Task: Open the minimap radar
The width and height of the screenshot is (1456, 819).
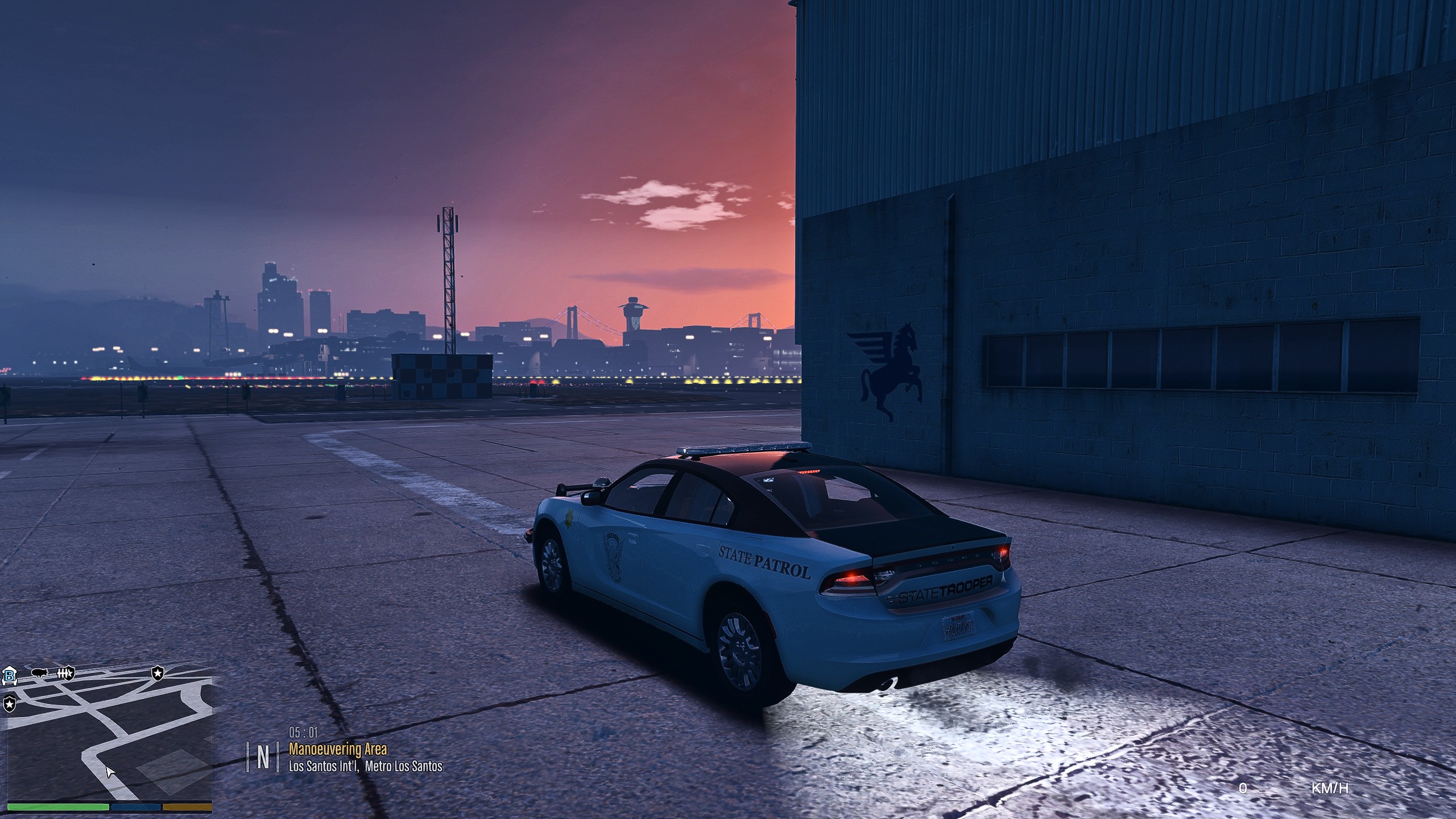Action: 109,739
